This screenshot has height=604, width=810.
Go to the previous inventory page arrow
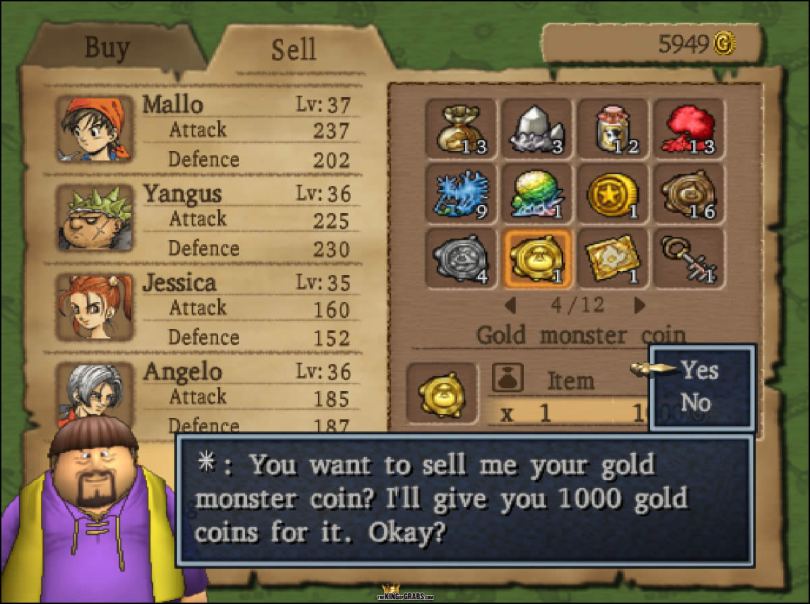(509, 304)
